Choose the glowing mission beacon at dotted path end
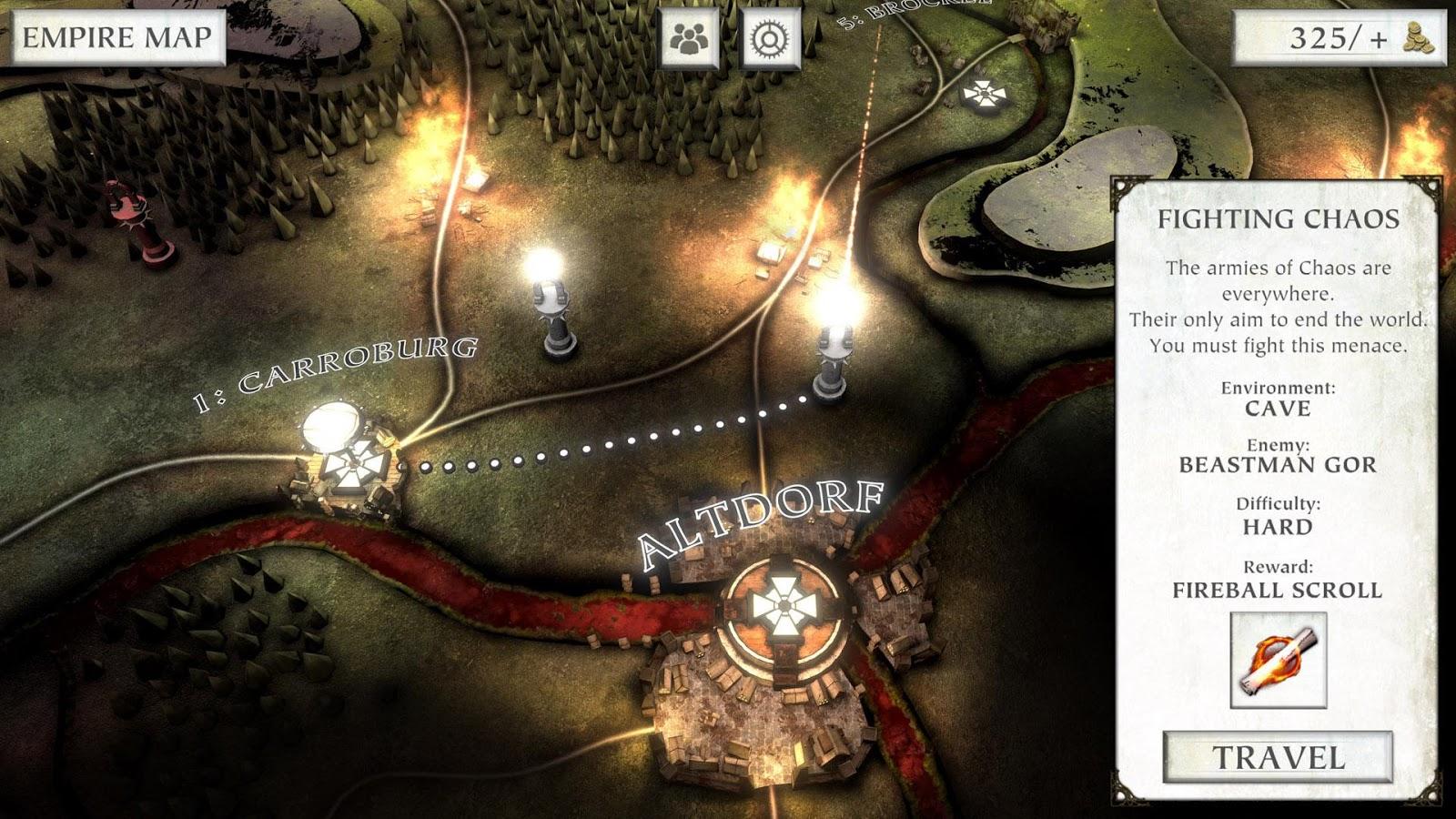This screenshot has height=819, width=1456. pos(832,355)
